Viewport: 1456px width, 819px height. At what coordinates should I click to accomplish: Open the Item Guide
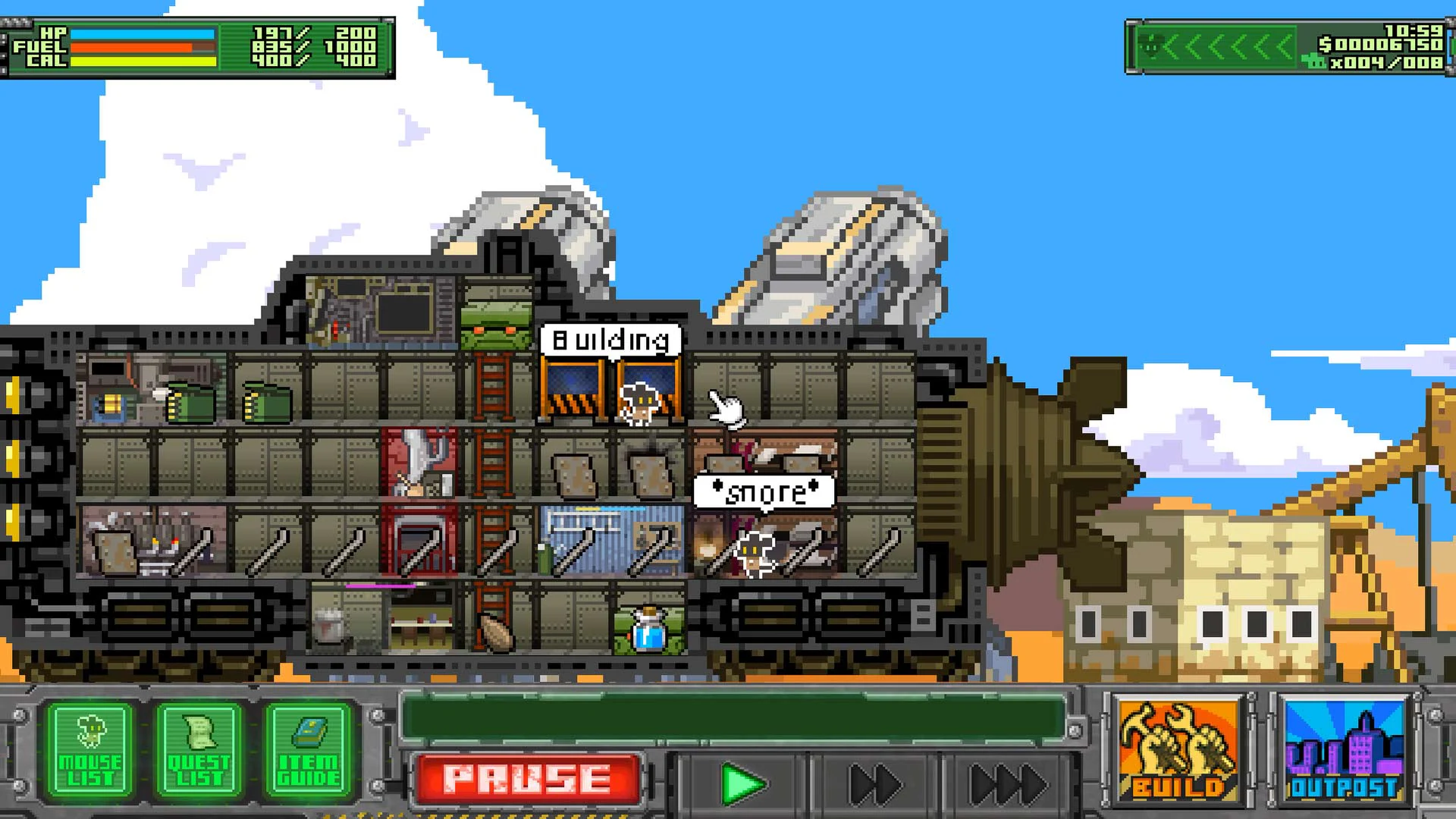point(308,751)
